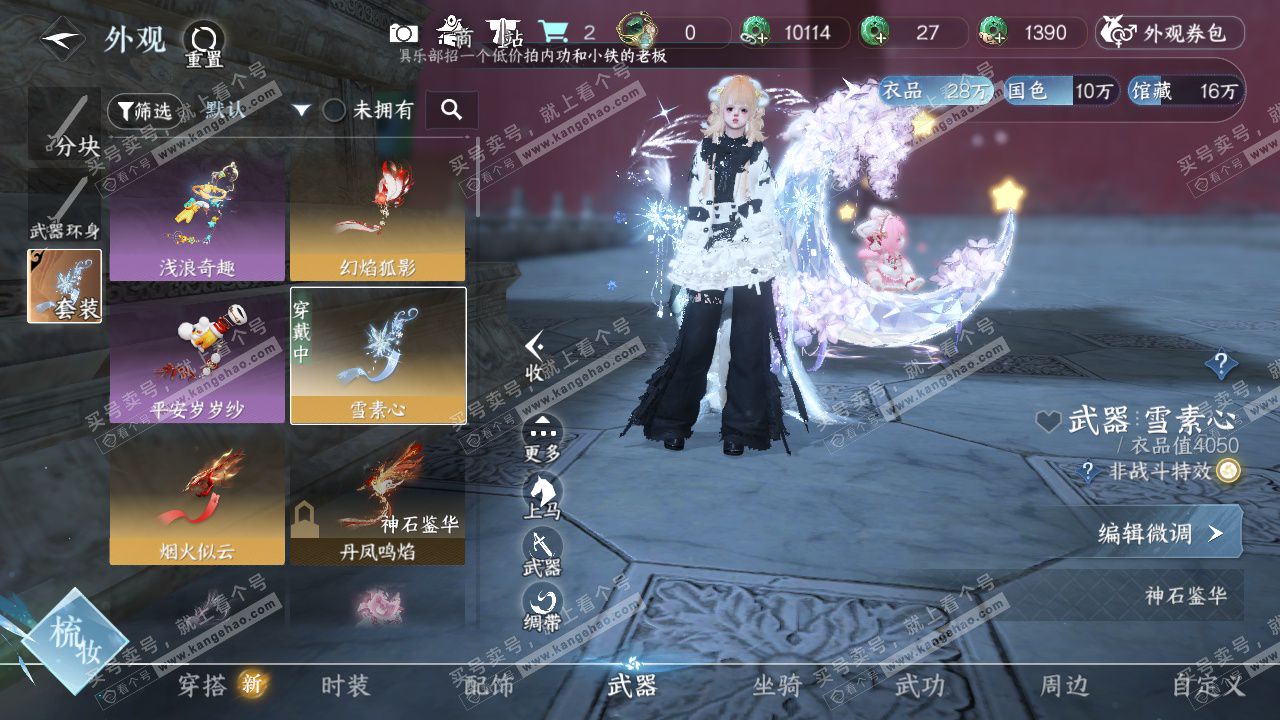
Task: Go back using the arrow beside 外观
Action: pos(61,40)
